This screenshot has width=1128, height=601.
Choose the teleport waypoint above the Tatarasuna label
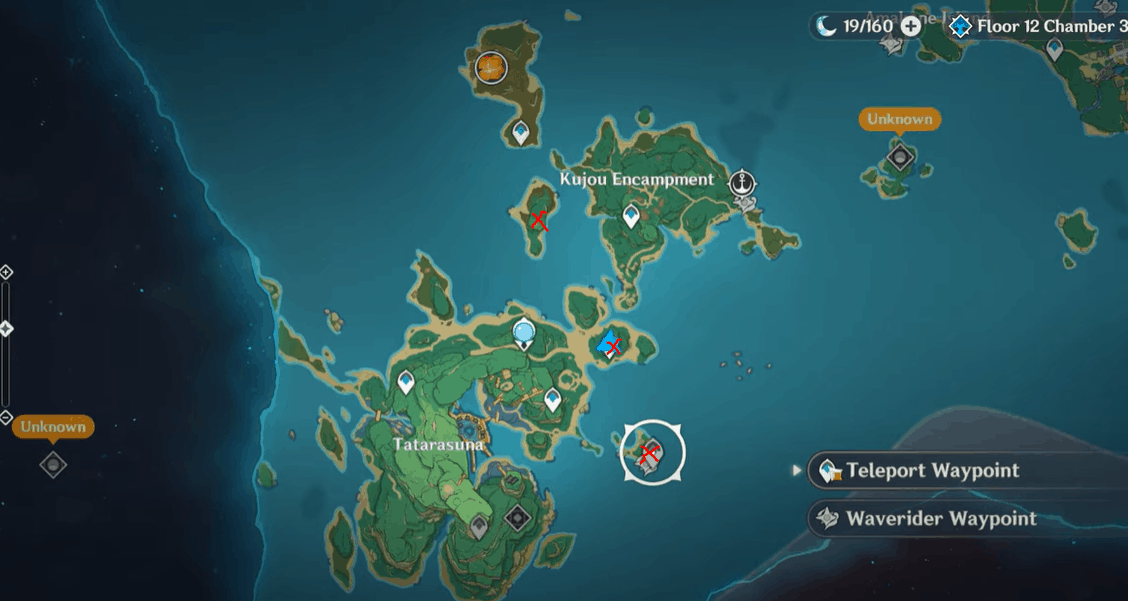406,381
